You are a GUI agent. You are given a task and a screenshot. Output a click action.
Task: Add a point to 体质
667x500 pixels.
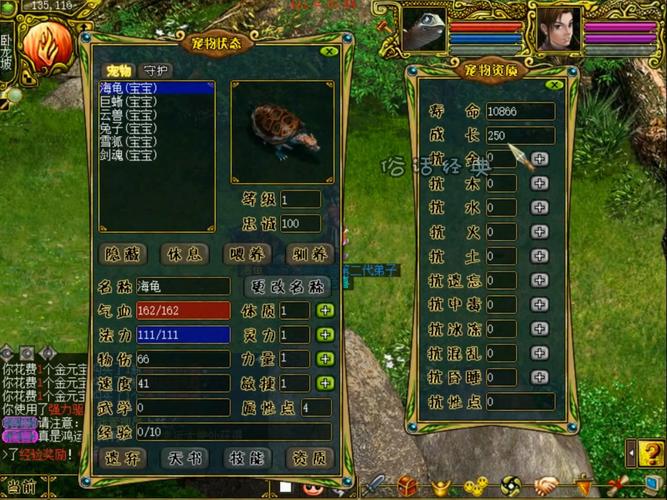tap(324, 310)
